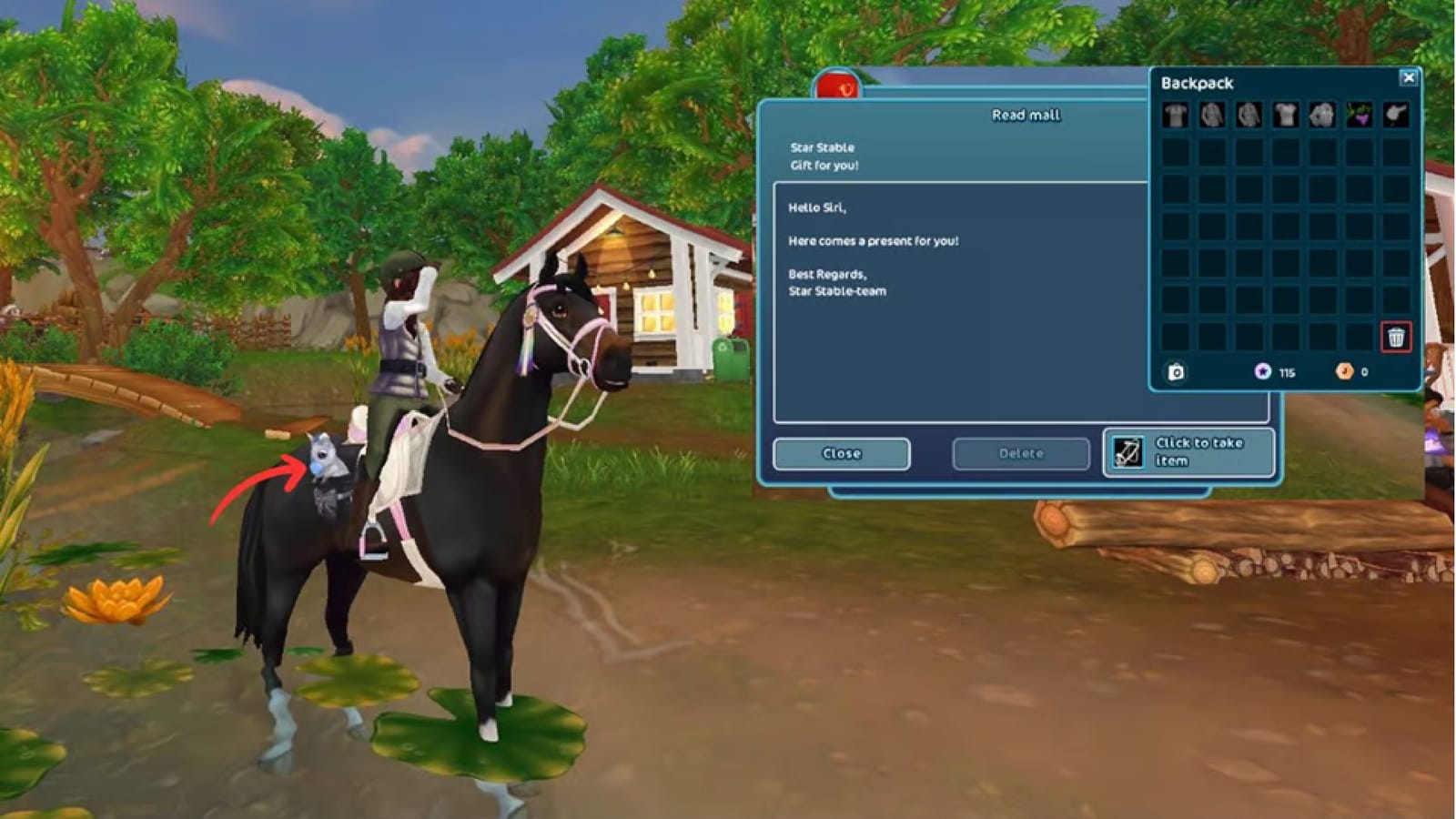This screenshot has height=819, width=1456.
Task: Click the bridle gift icon on the take item button
Action: pyautogui.click(x=1128, y=452)
